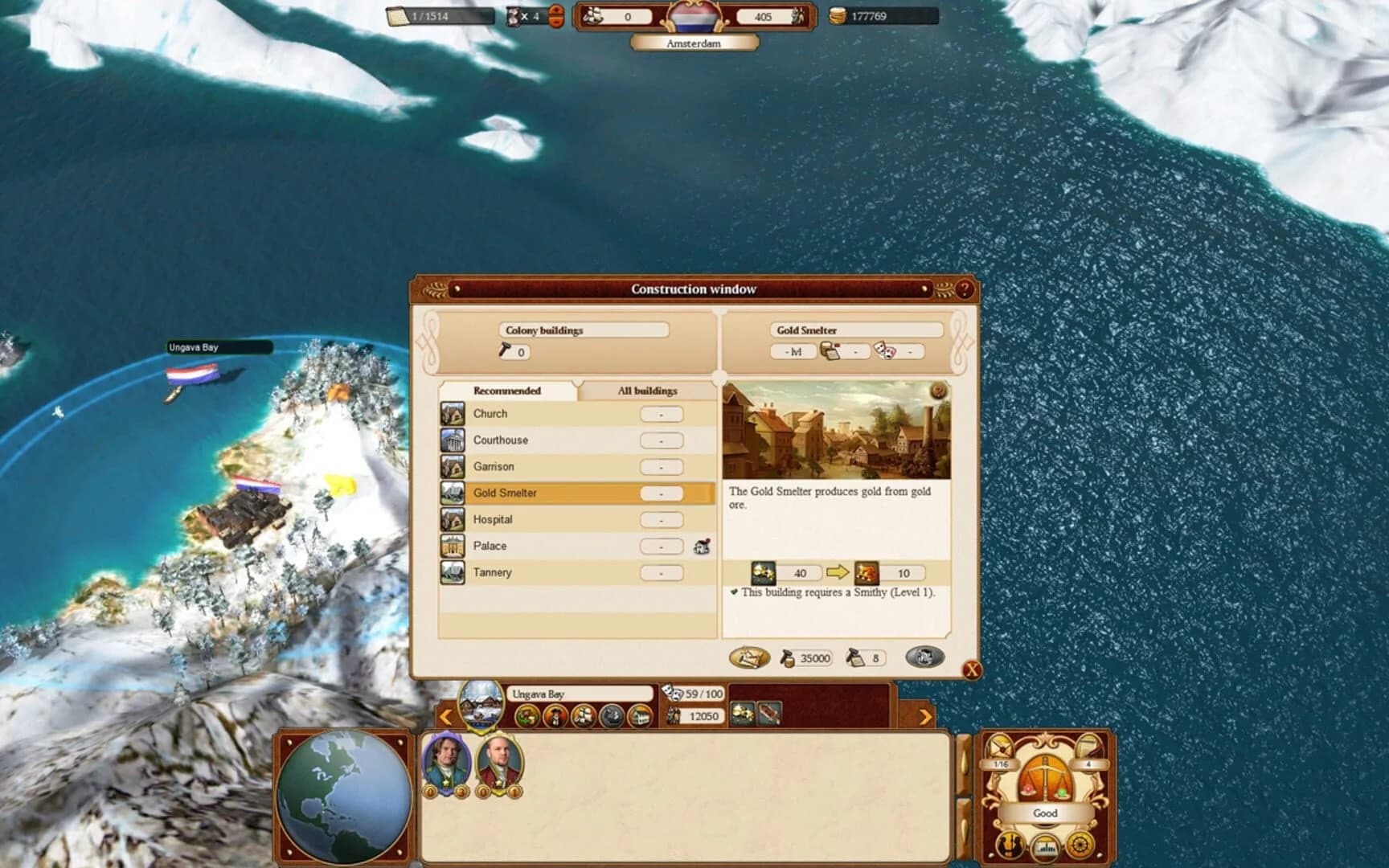Image resolution: width=1389 pixels, height=868 pixels.
Task: Open the goods overview icon near Ungava Bay
Action: [527, 715]
